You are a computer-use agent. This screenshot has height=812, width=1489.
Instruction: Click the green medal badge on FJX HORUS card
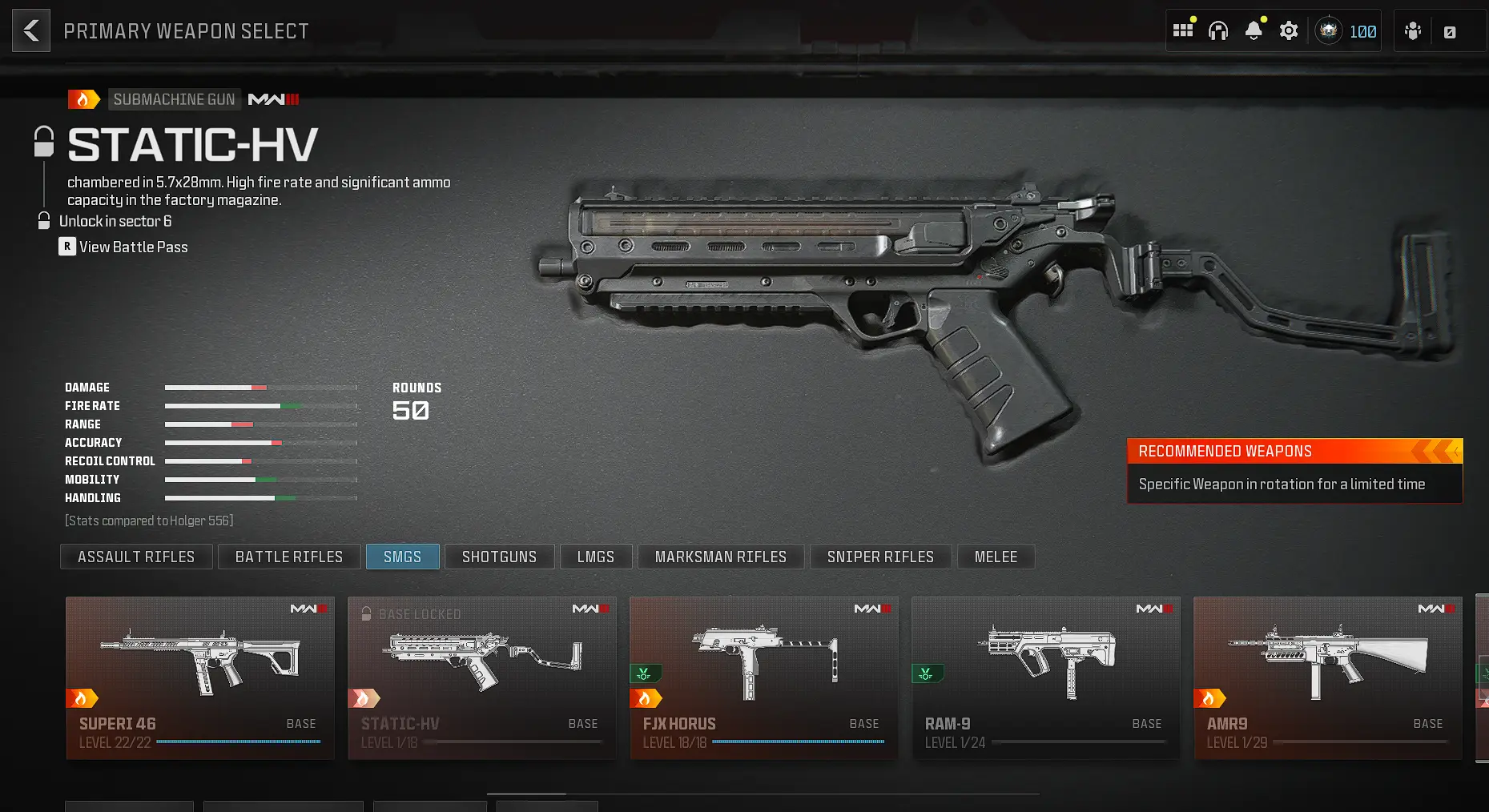(646, 673)
